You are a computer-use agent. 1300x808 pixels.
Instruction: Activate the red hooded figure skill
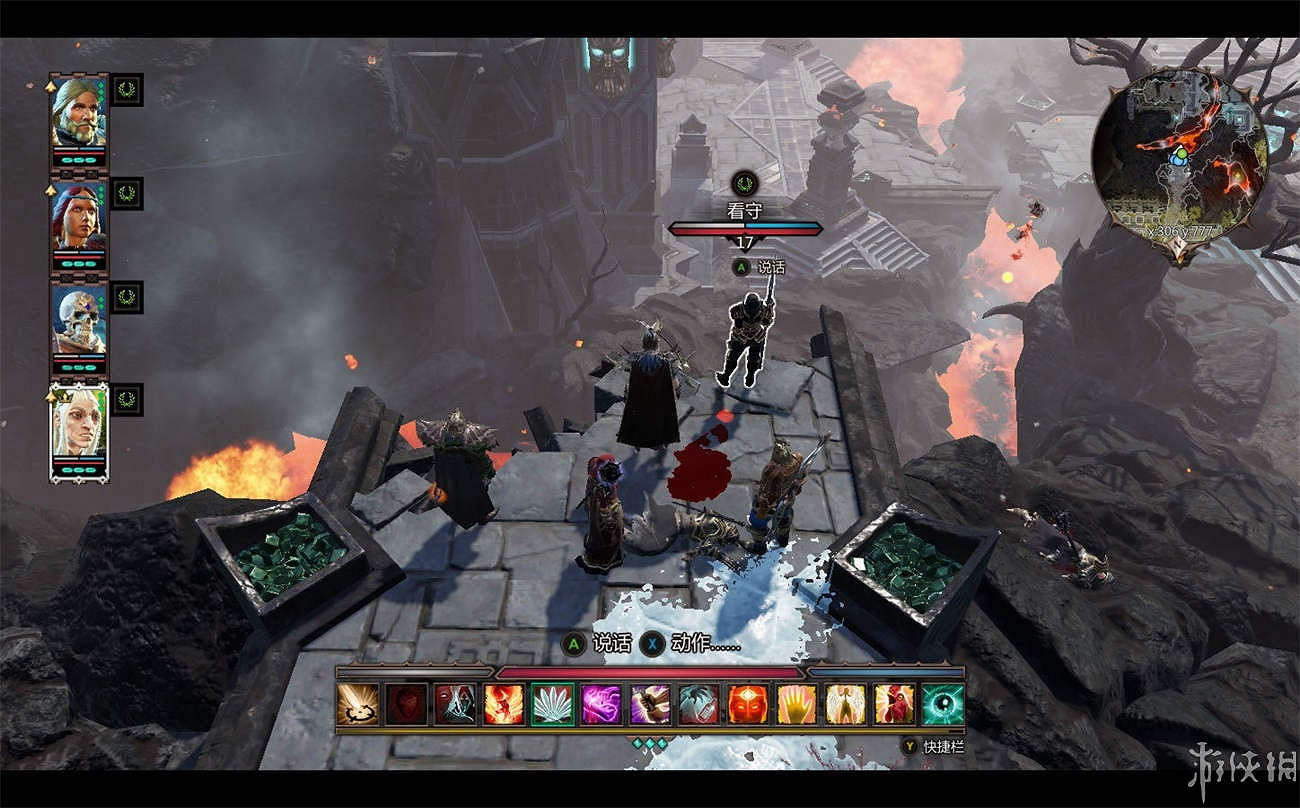[x=895, y=704]
